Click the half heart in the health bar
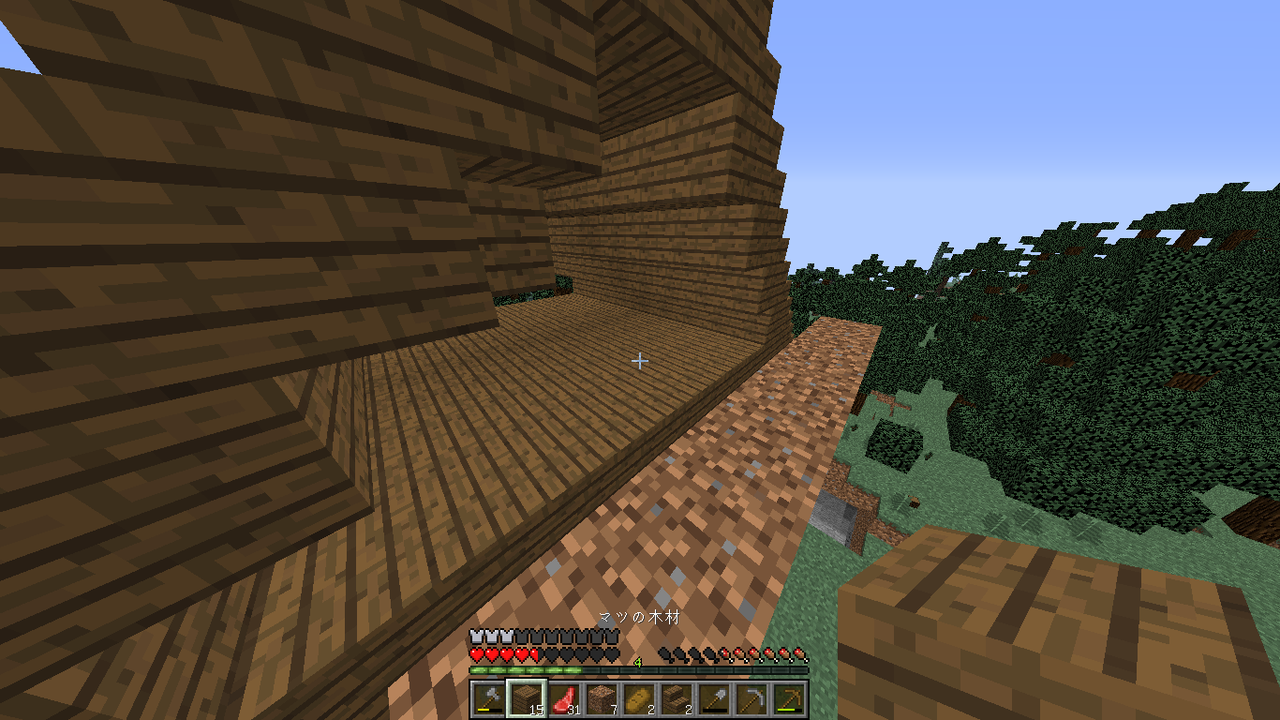1280x720 pixels. pos(534,655)
